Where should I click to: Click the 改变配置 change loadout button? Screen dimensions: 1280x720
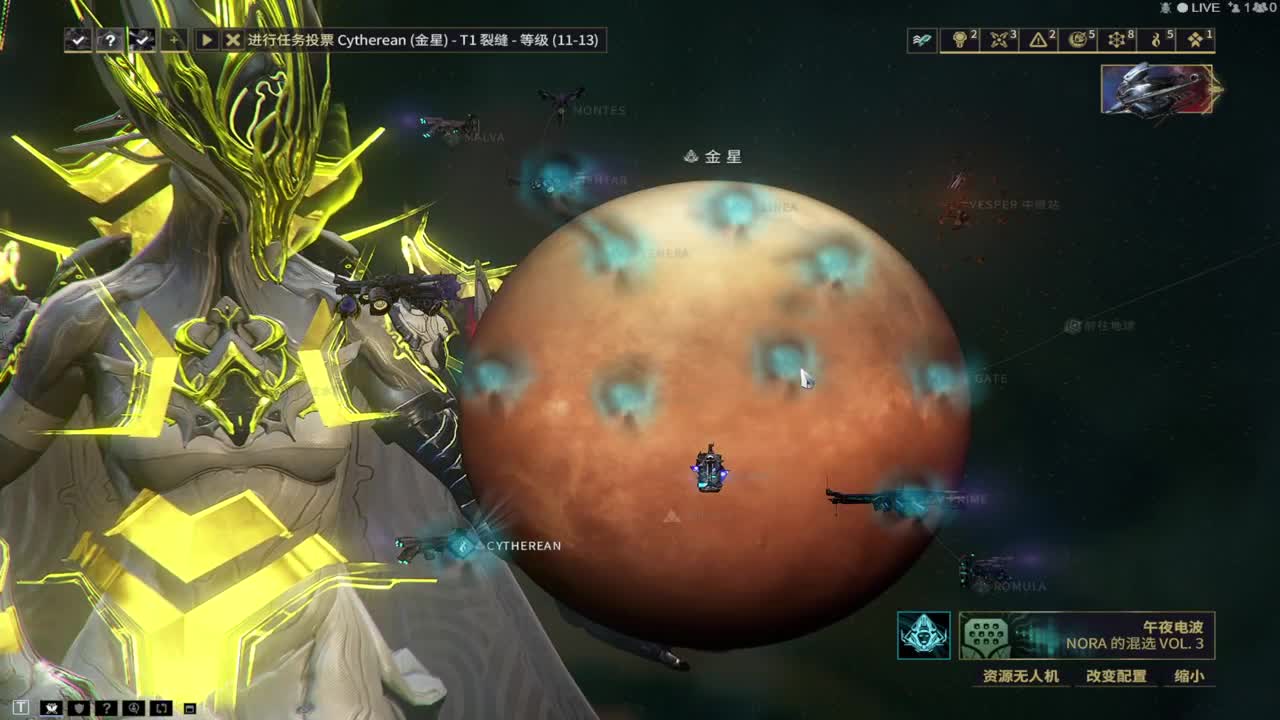1116,676
